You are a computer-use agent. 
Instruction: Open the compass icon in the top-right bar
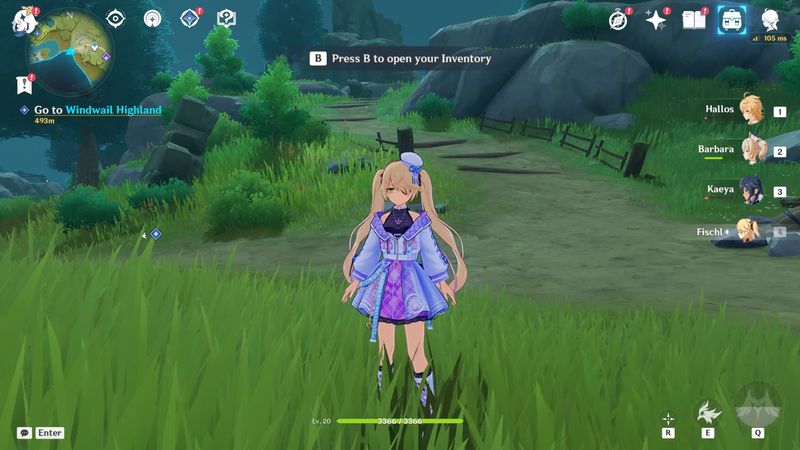(x=619, y=19)
